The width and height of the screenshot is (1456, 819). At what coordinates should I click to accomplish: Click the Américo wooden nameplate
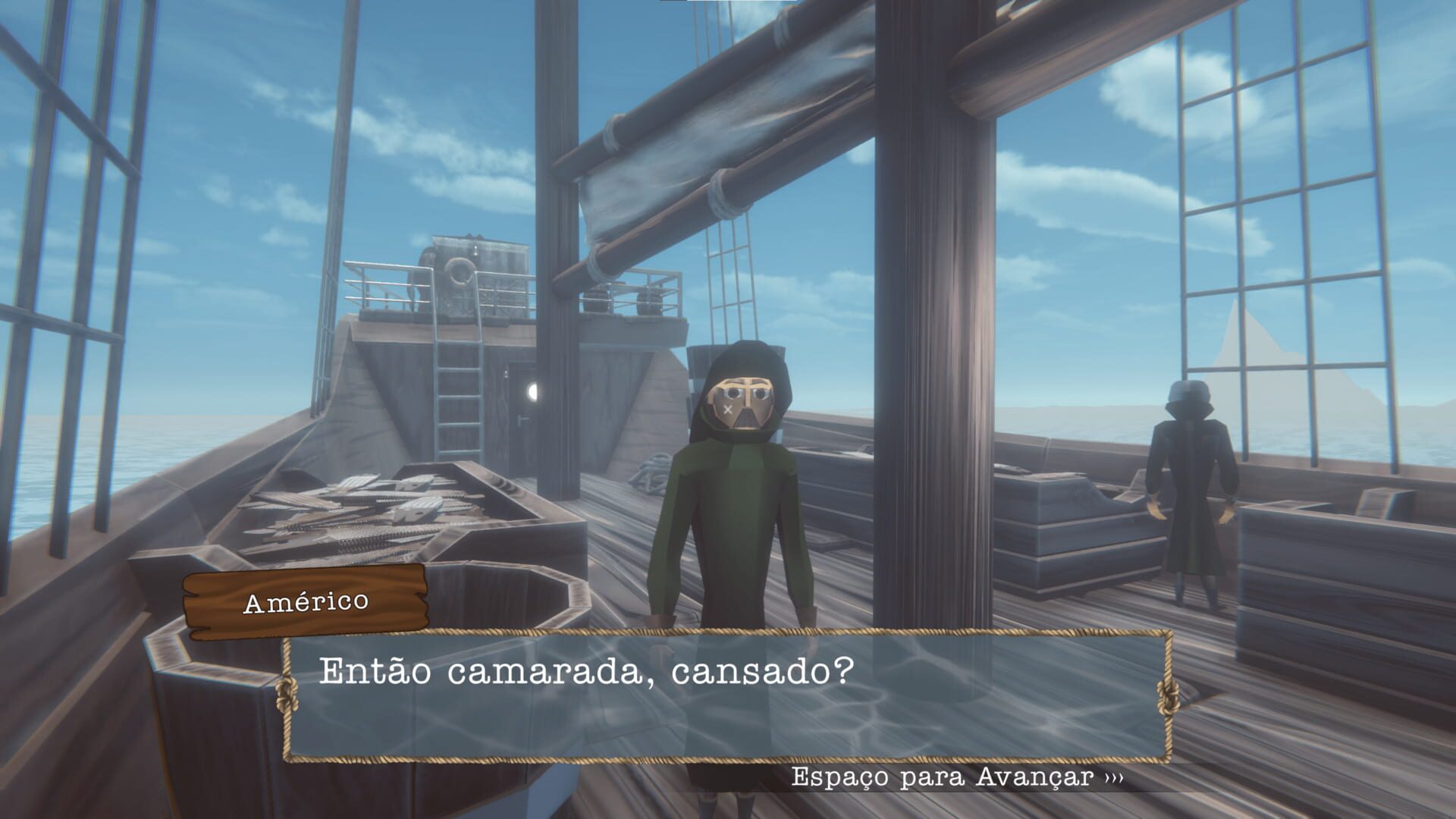pos(303,604)
